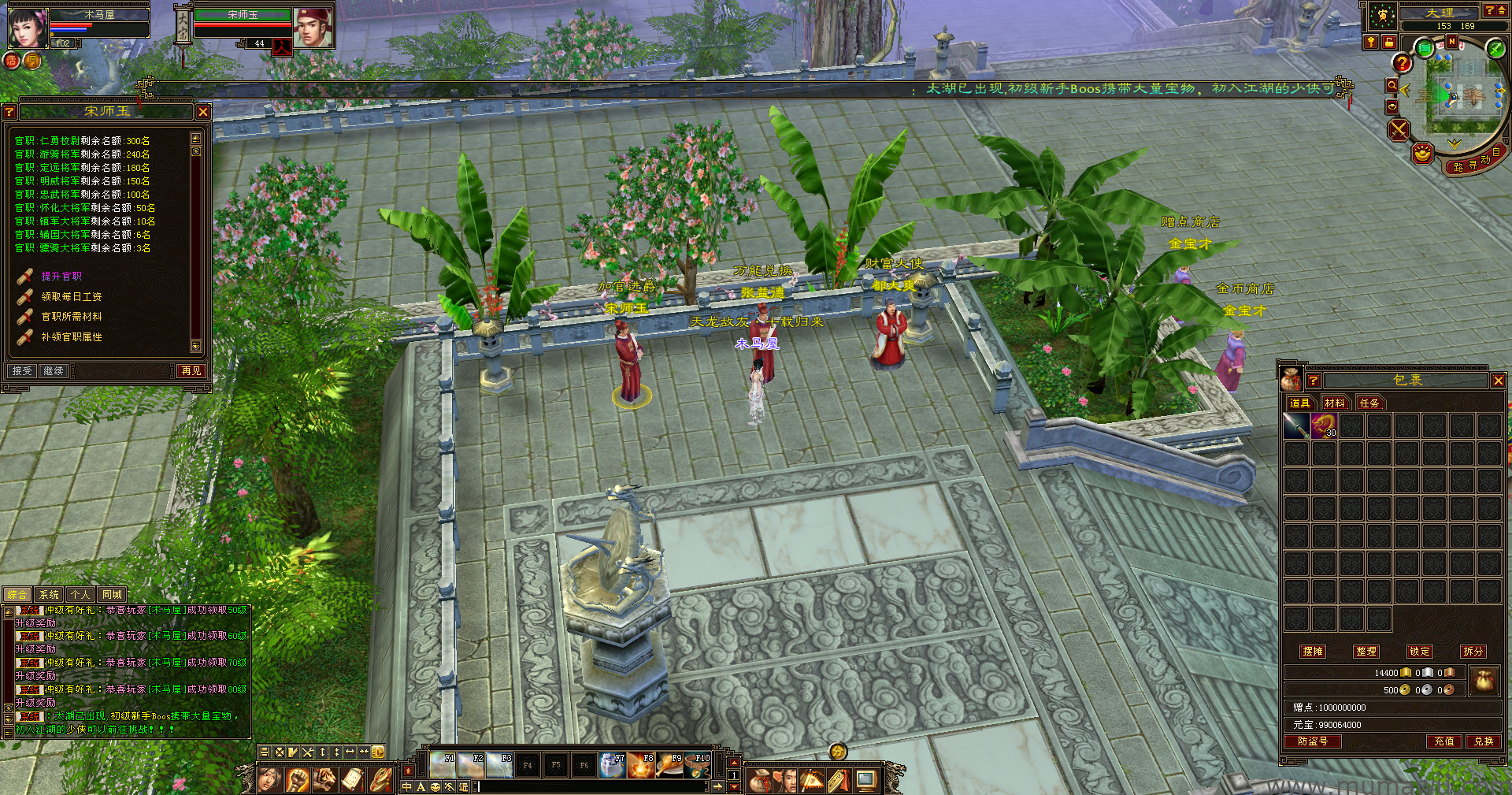The width and height of the screenshot is (1512, 795).
Task: Activate the F1 hotbar skill slot
Action: pos(443,765)
